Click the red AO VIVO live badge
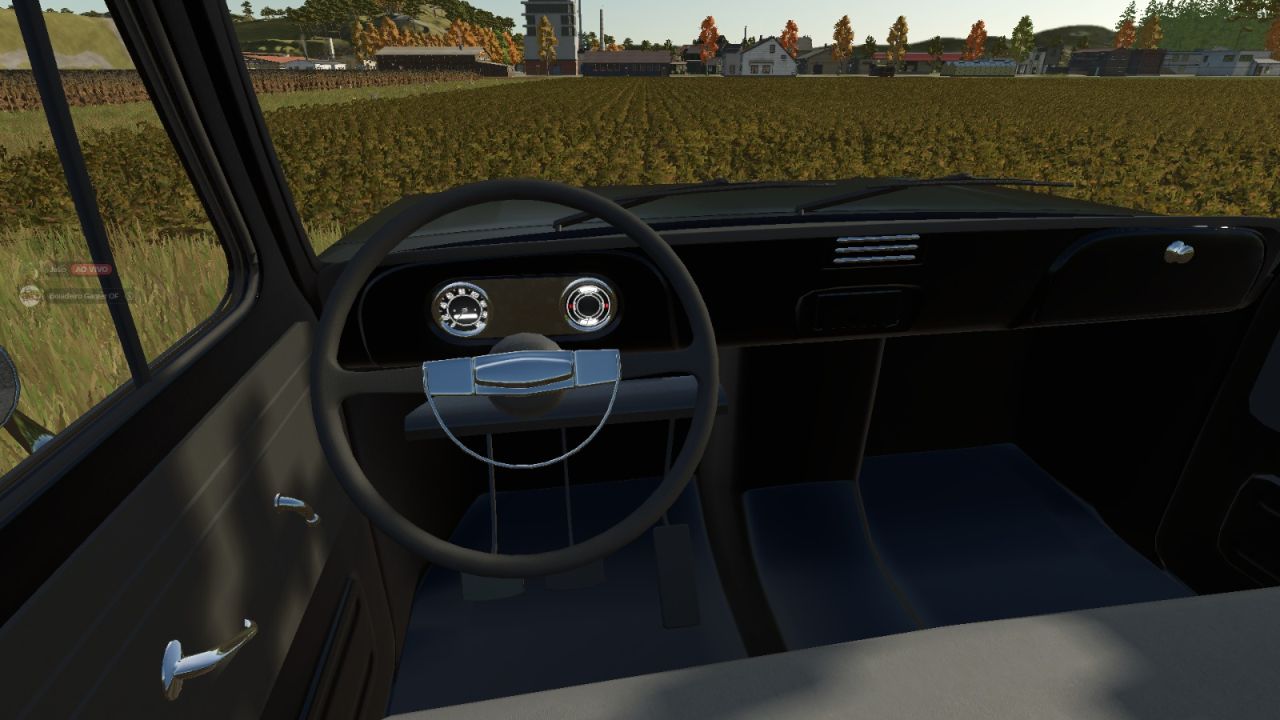 click(90, 270)
